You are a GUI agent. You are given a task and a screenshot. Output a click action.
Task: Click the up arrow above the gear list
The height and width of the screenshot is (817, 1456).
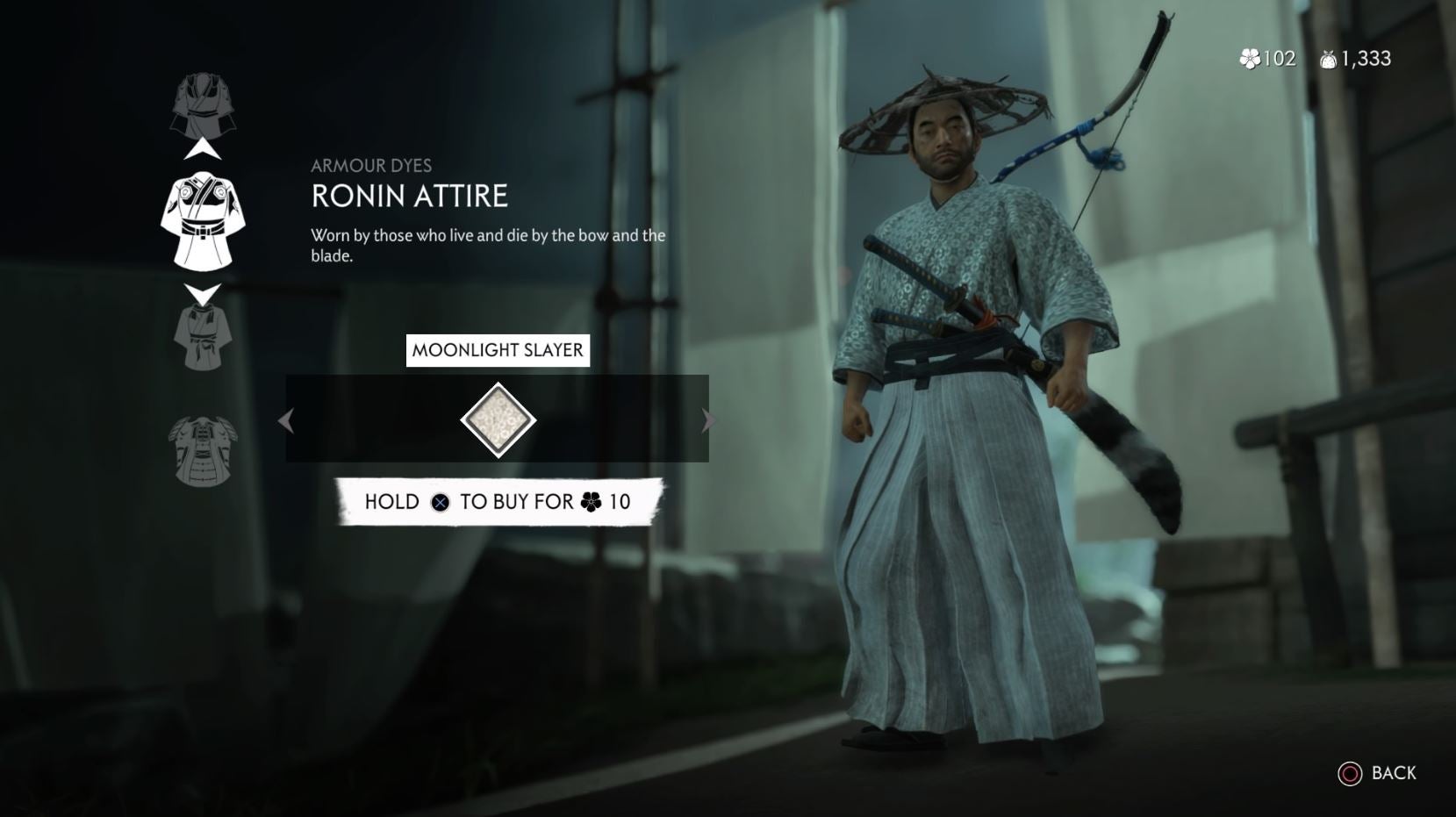204,149
